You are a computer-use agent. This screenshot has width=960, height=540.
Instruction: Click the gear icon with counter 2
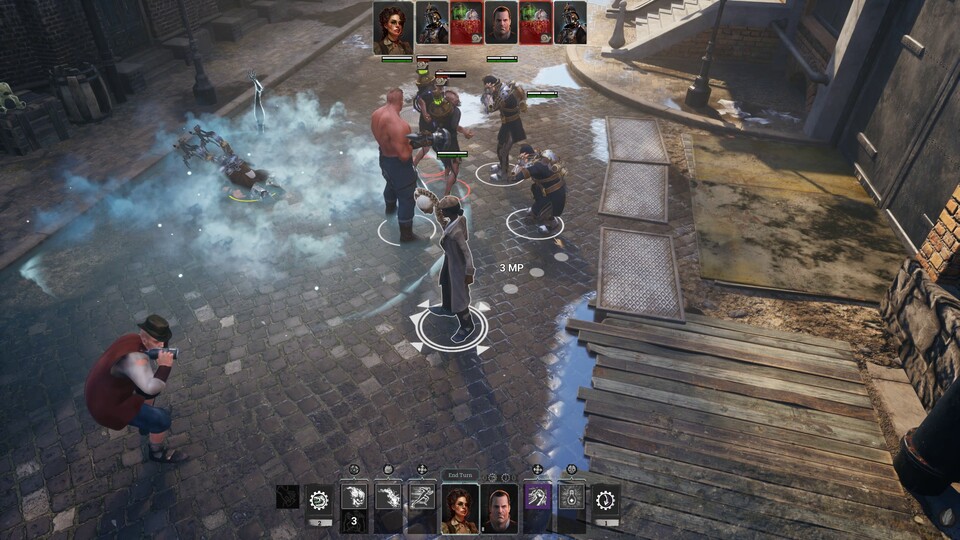click(320, 499)
